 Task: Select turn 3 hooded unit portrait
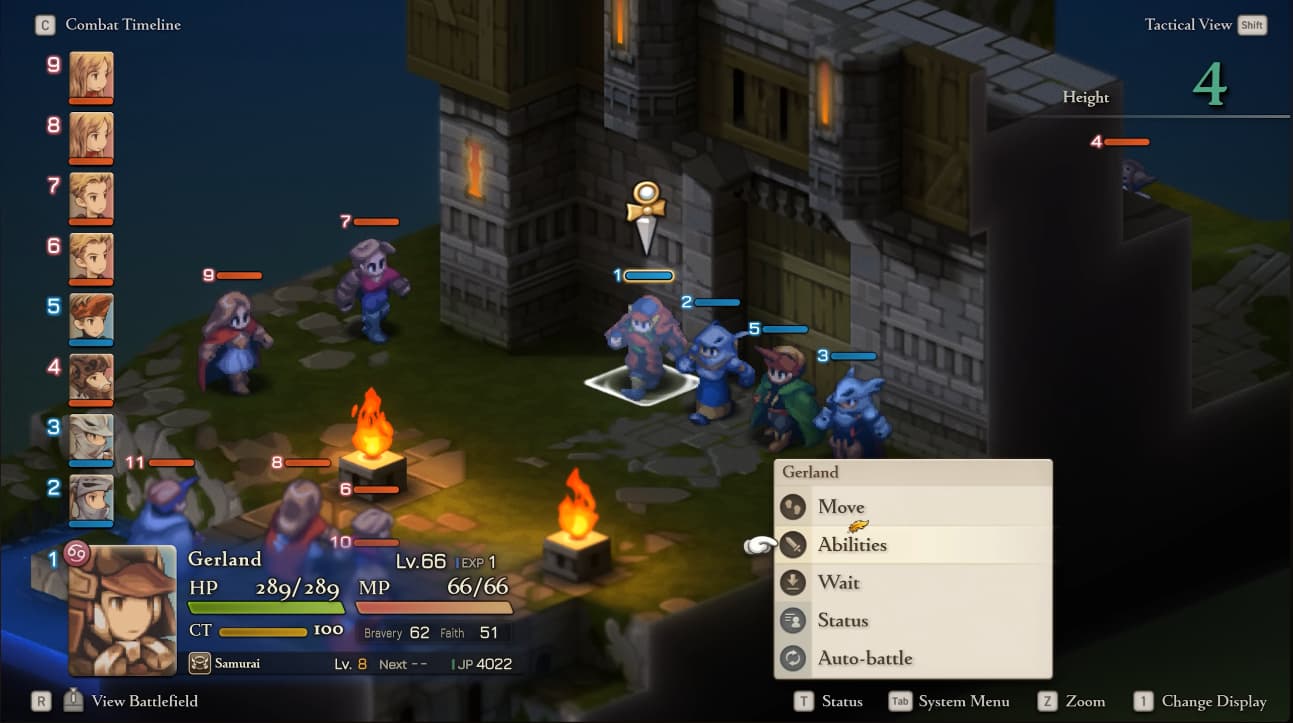[x=91, y=438]
